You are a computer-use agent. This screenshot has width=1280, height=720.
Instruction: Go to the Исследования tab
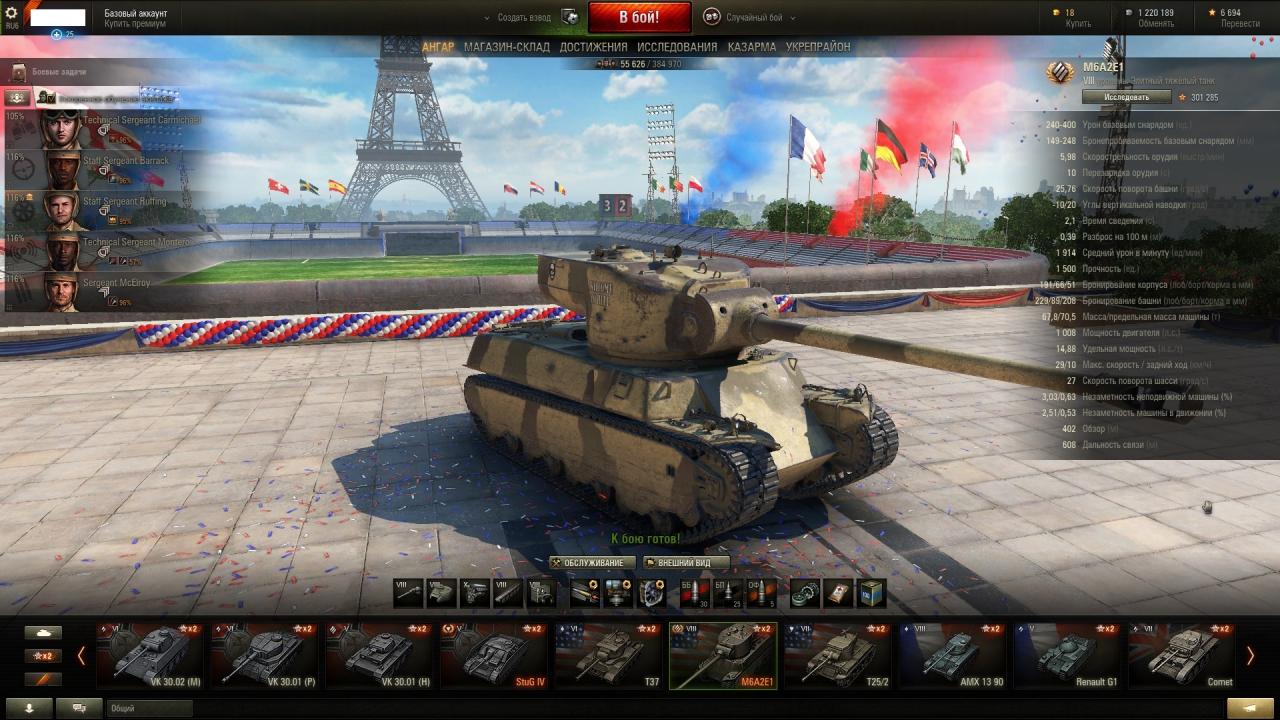click(x=677, y=47)
